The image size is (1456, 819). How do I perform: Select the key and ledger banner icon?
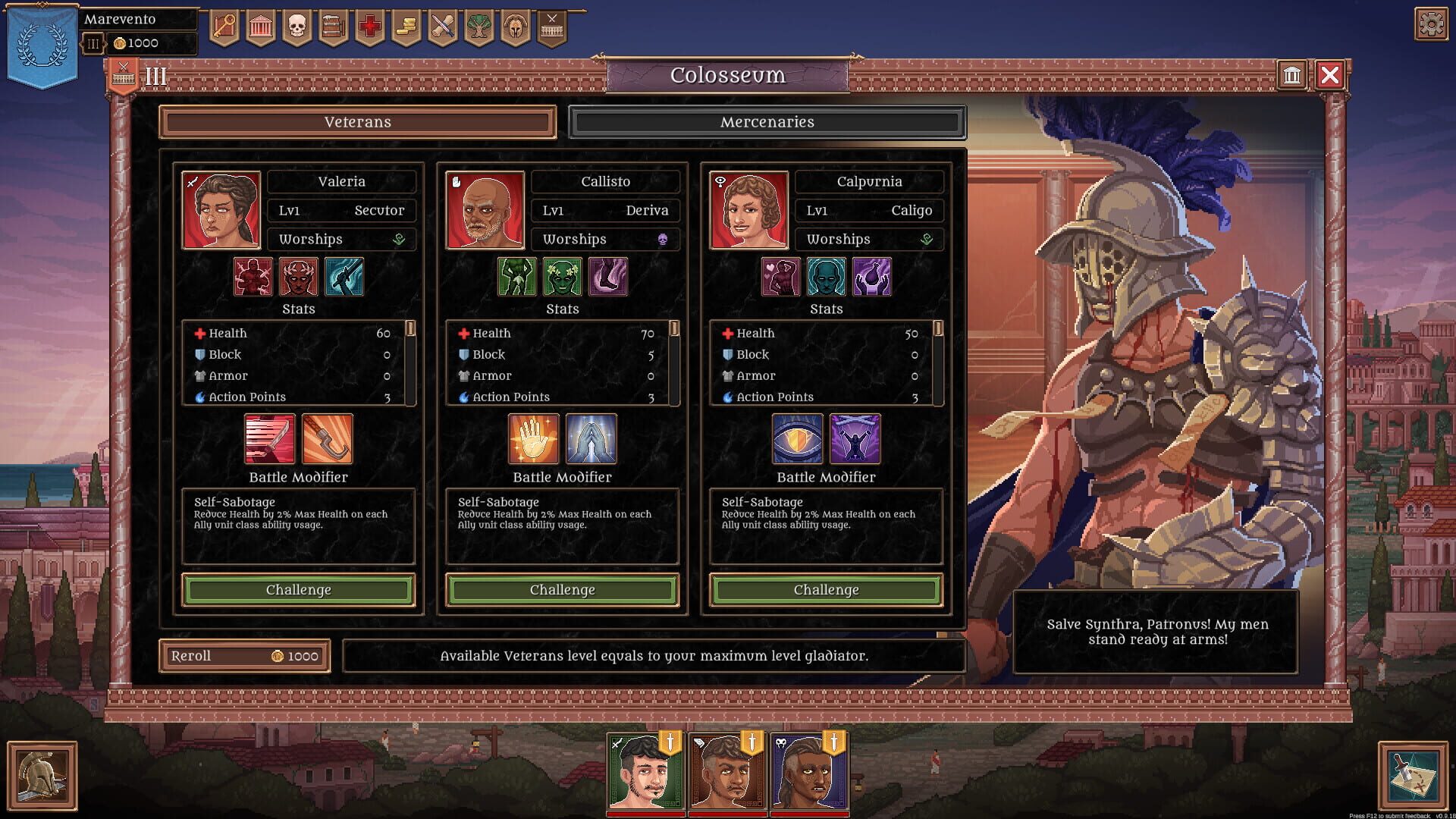(224, 24)
